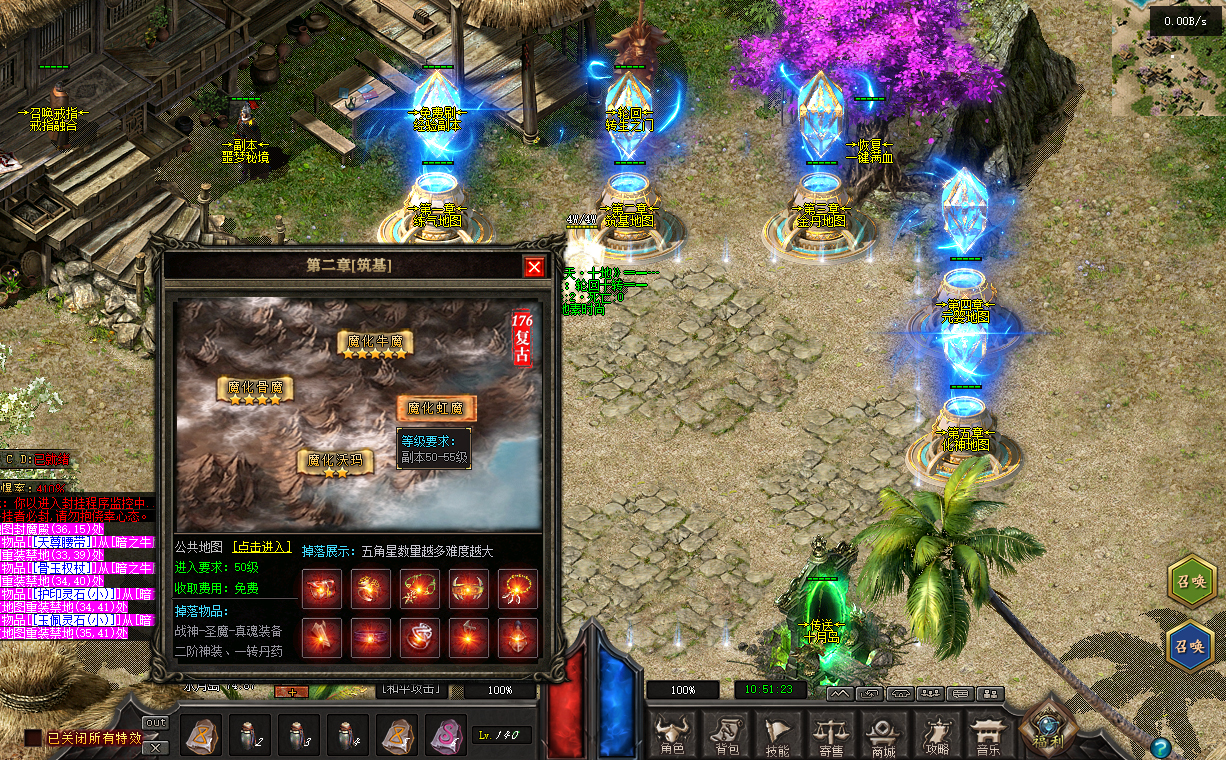
Task: Open the 福利 welfare rewards orb
Action: 1049,727
